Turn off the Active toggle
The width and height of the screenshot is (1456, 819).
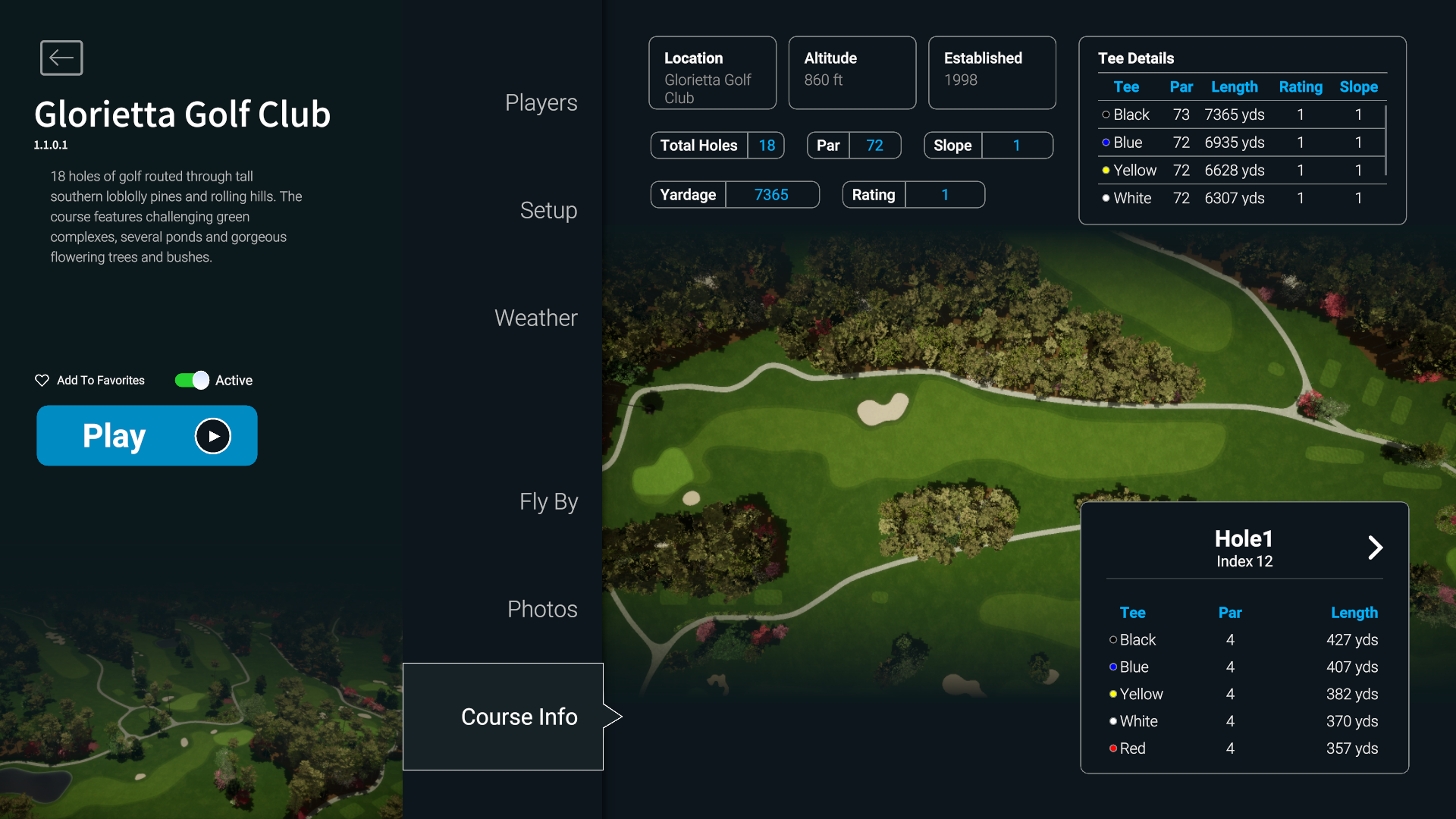[x=190, y=380]
